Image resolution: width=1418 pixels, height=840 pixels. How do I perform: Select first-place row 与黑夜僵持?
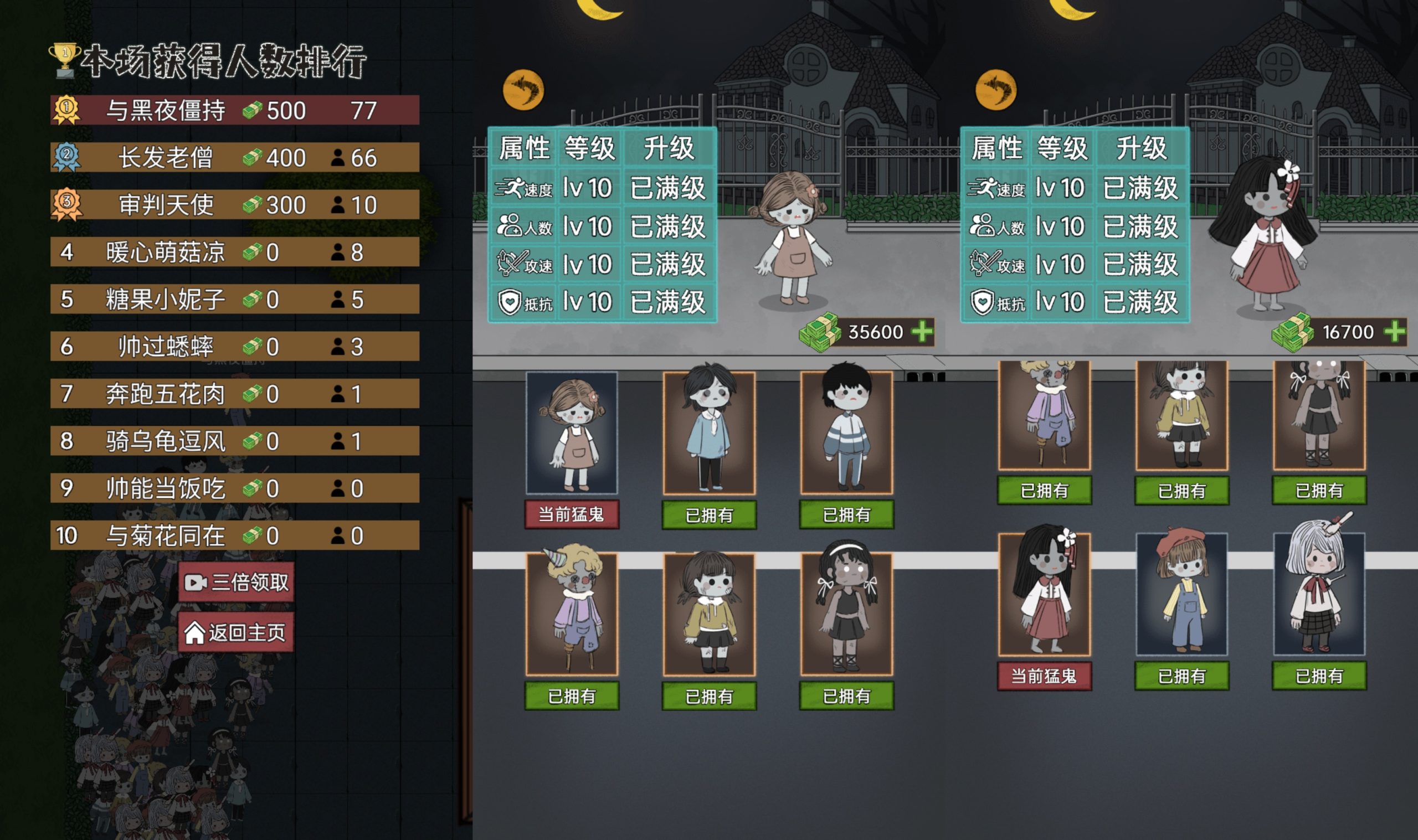(x=235, y=110)
